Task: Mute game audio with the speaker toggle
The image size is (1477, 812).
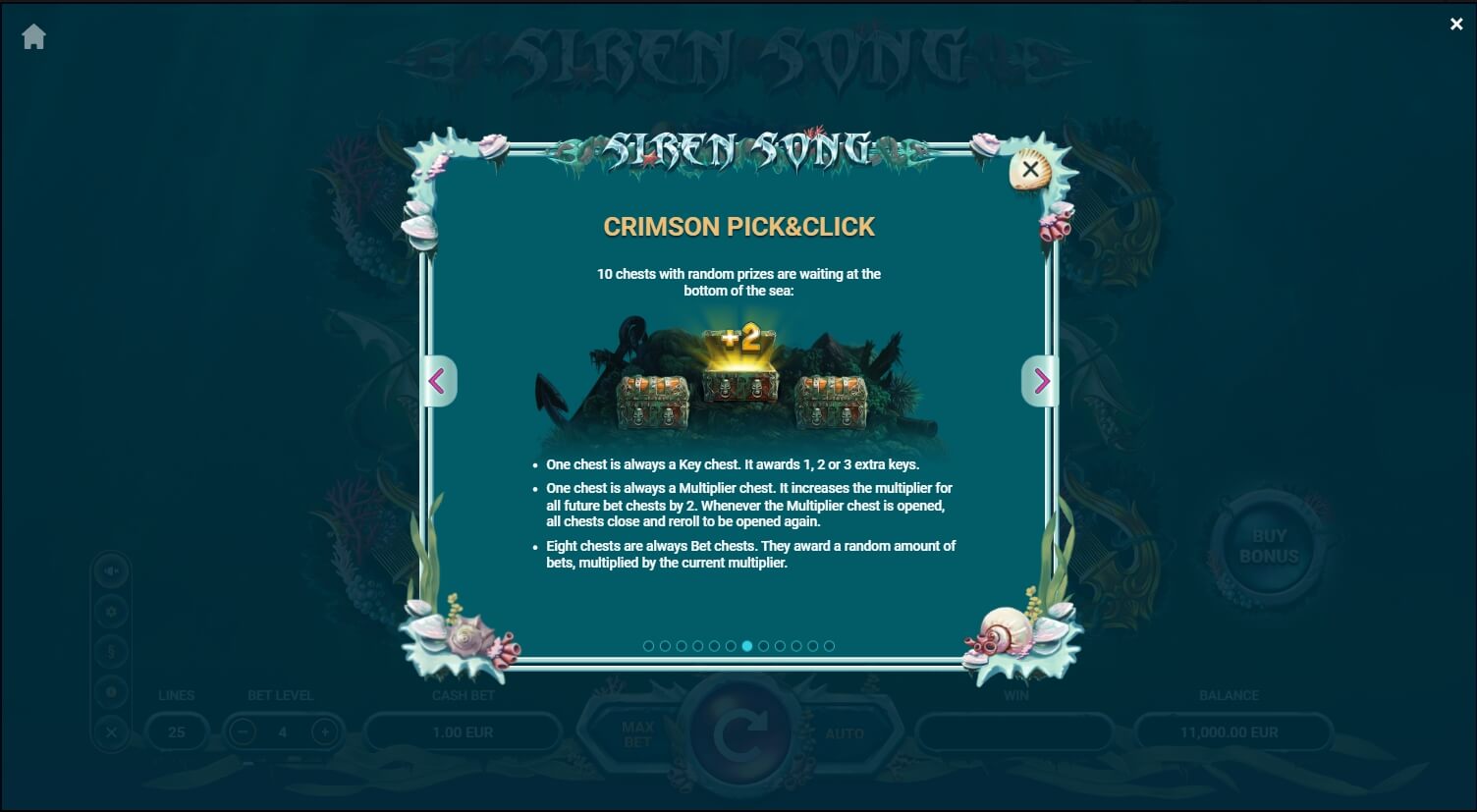Action: [111, 569]
